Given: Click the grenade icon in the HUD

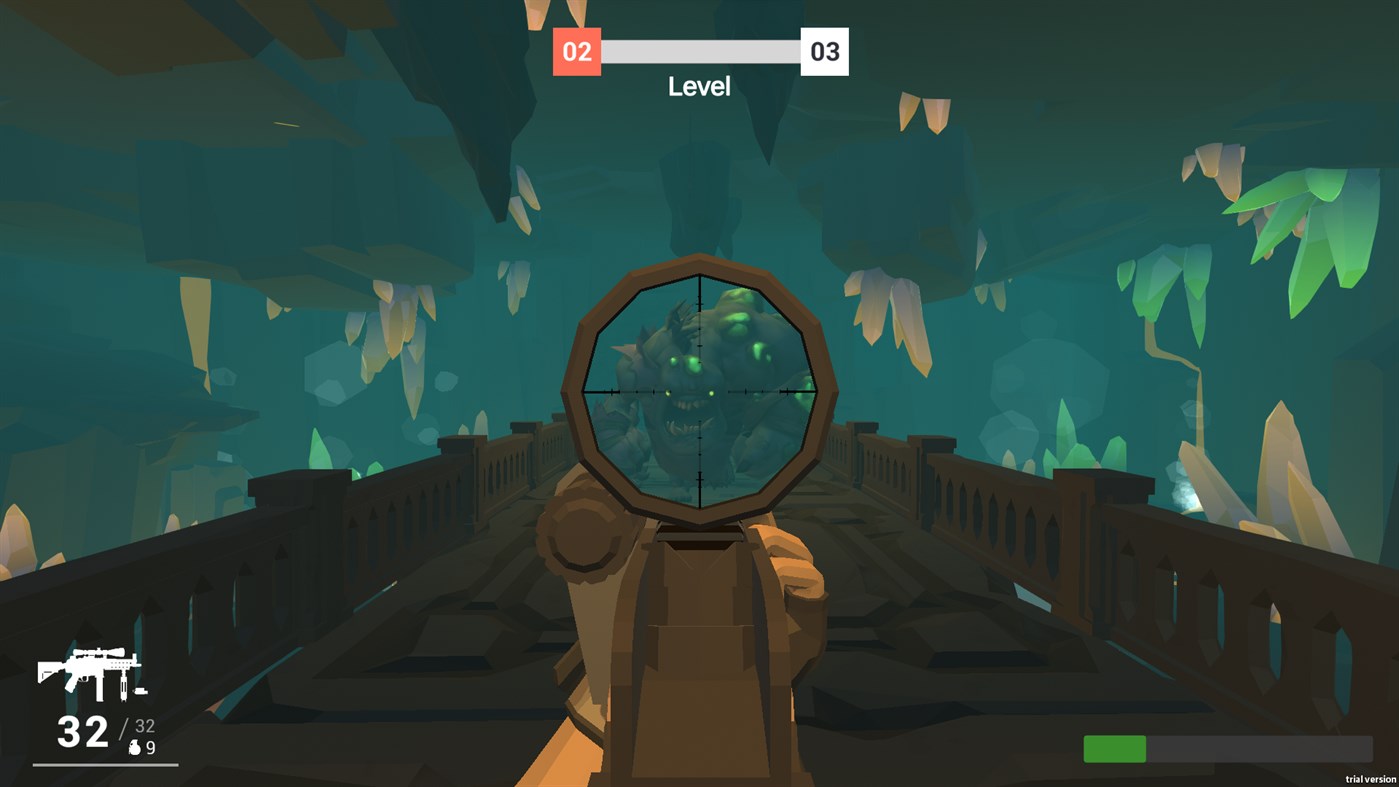Looking at the screenshot, I should pyautogui.click(x=135, y=747).
